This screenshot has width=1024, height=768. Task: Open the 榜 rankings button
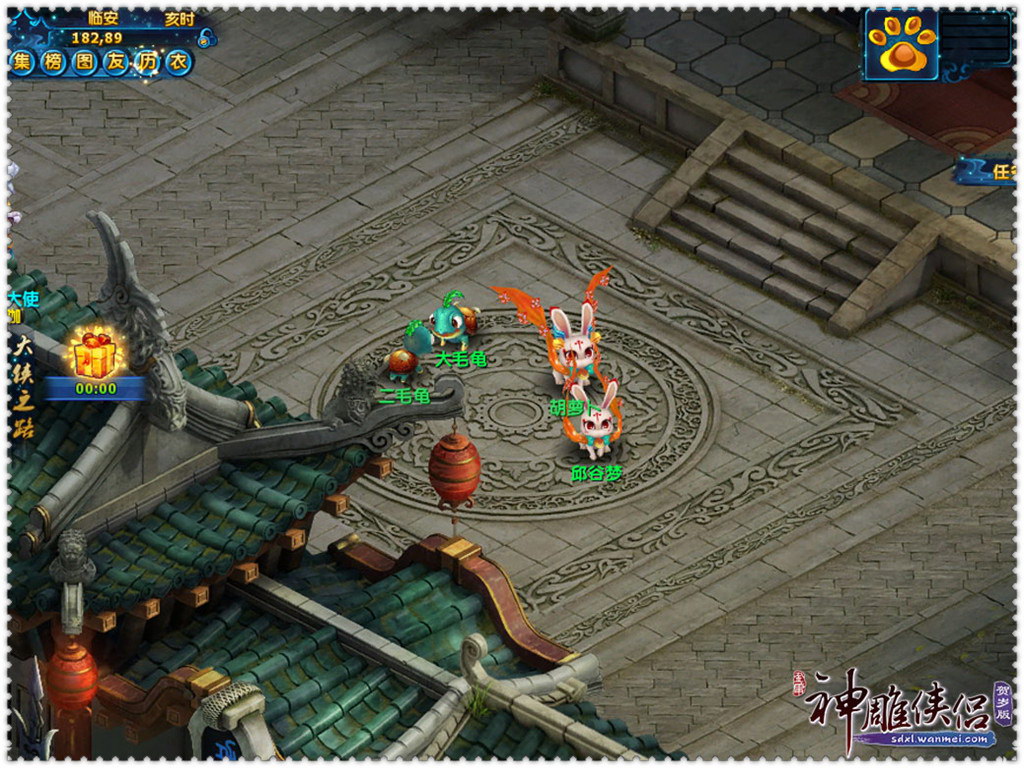pos(54,63)
